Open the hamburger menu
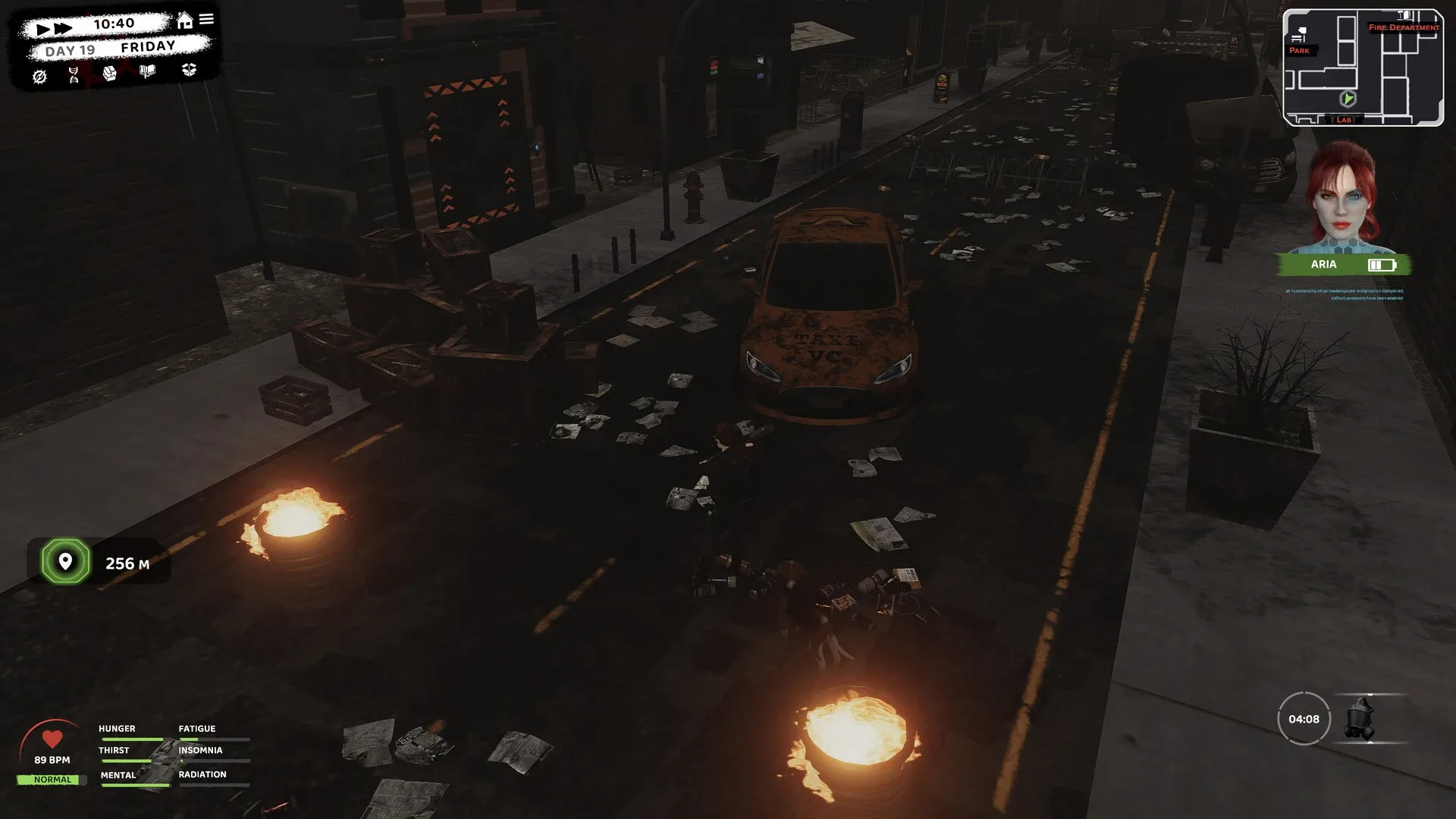Image resolution: width=1456 pixels, height=819 pixels. [x=206, y=20]
